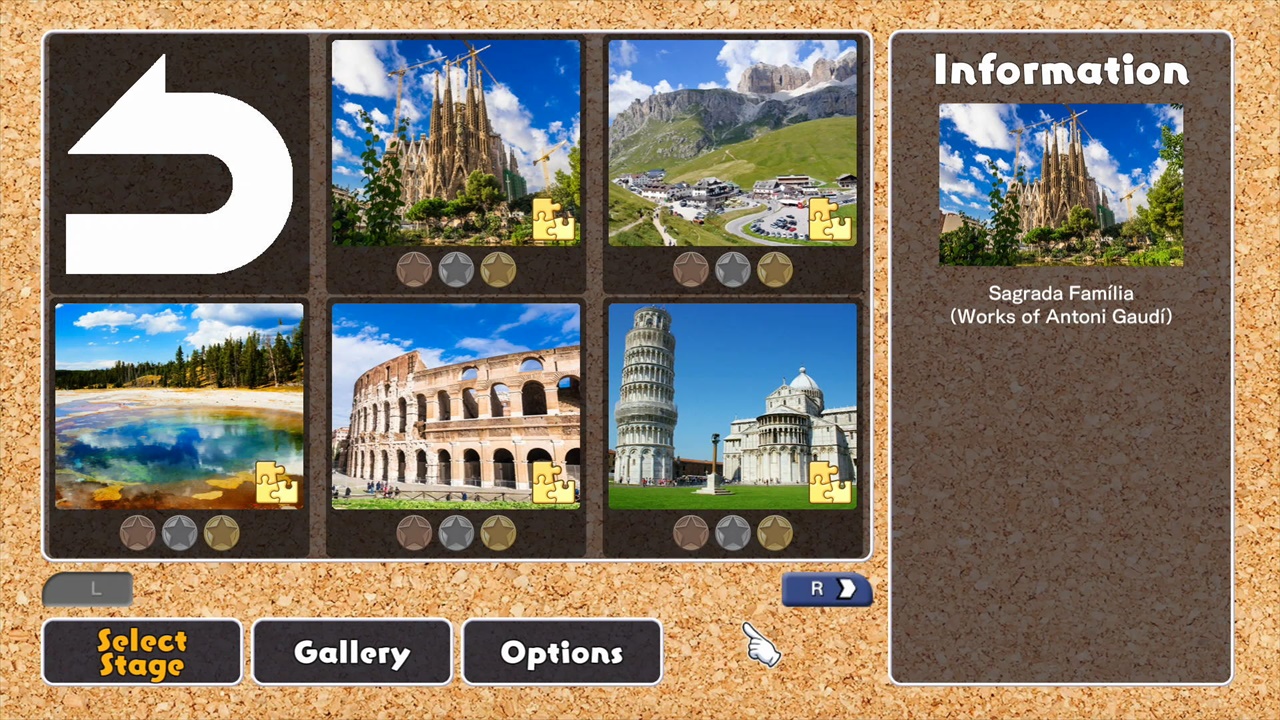Image resolution: width=1280 pixels, height=720 pixels.
Task: Click the puzzle piece on the mountain village stage
Action: pyautogui.click(x=832, y=222)
